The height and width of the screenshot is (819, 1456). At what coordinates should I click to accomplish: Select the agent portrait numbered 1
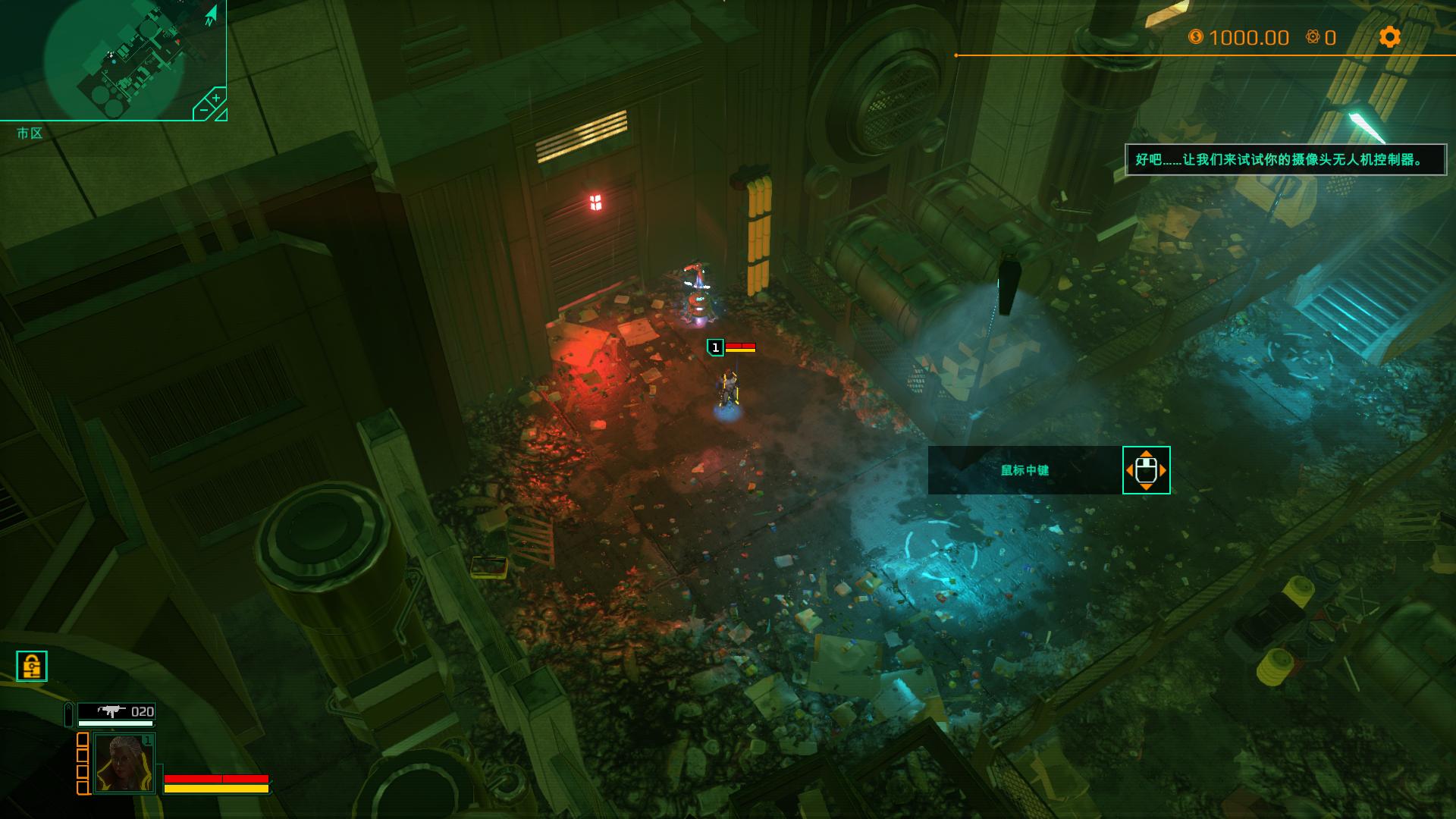coord(124,763)
